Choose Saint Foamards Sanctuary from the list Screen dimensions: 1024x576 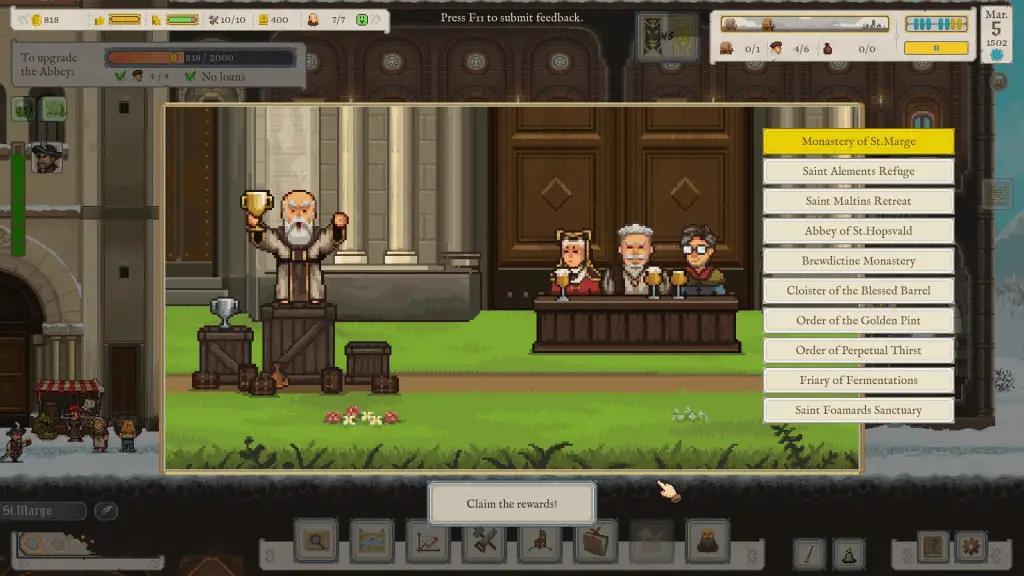point(858,410)
